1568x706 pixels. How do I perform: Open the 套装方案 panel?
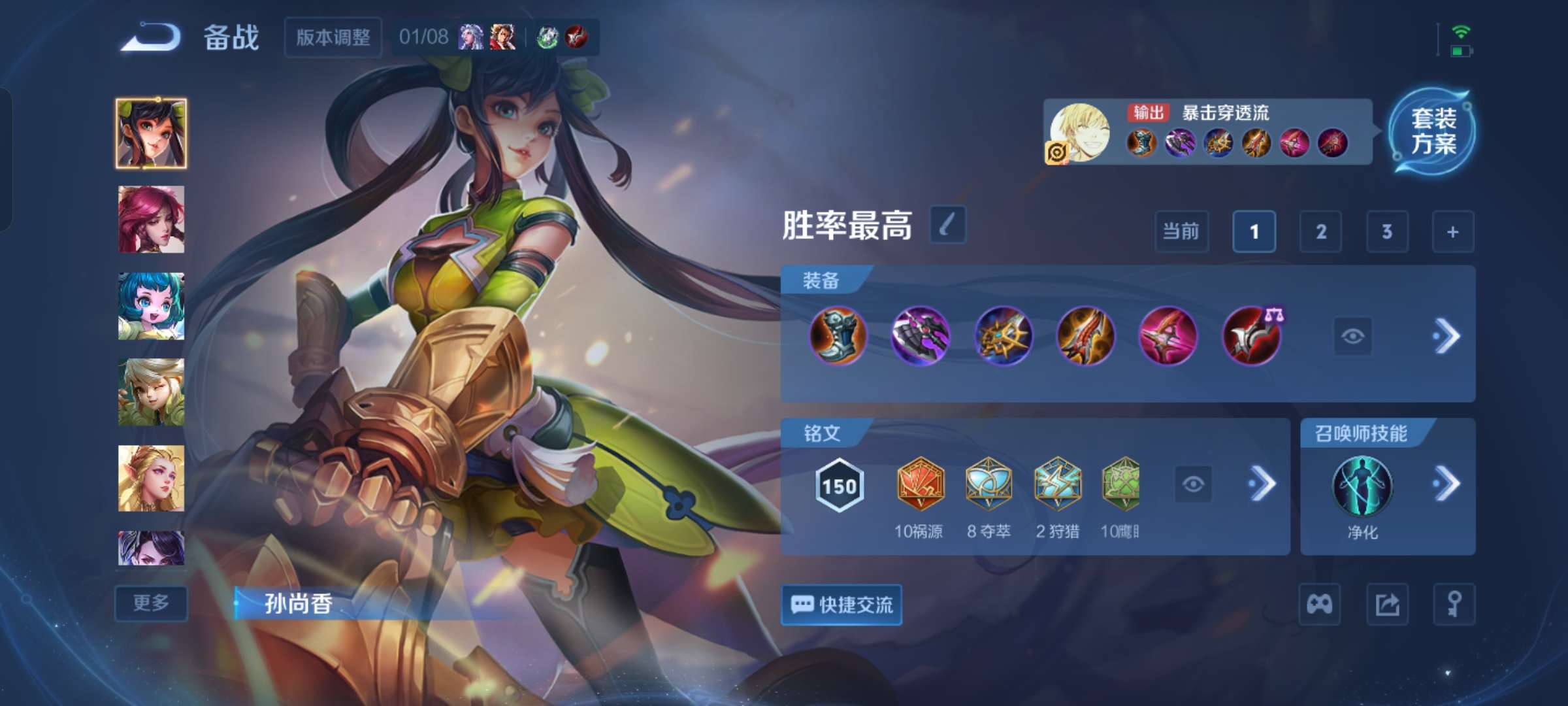click(x=1433, y=131)
